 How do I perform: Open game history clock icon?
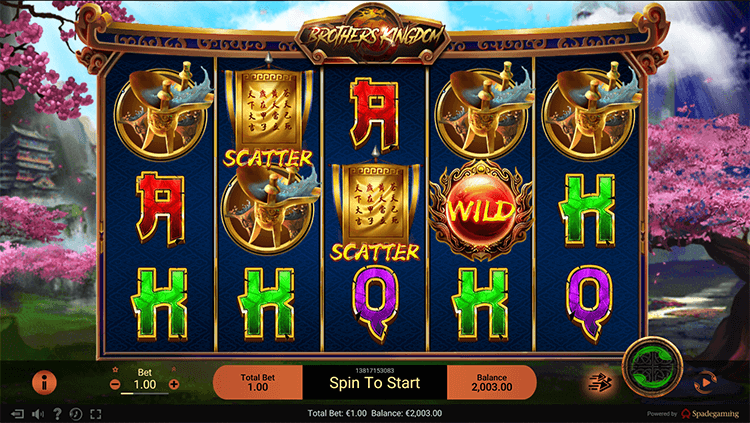pos(76,414)
